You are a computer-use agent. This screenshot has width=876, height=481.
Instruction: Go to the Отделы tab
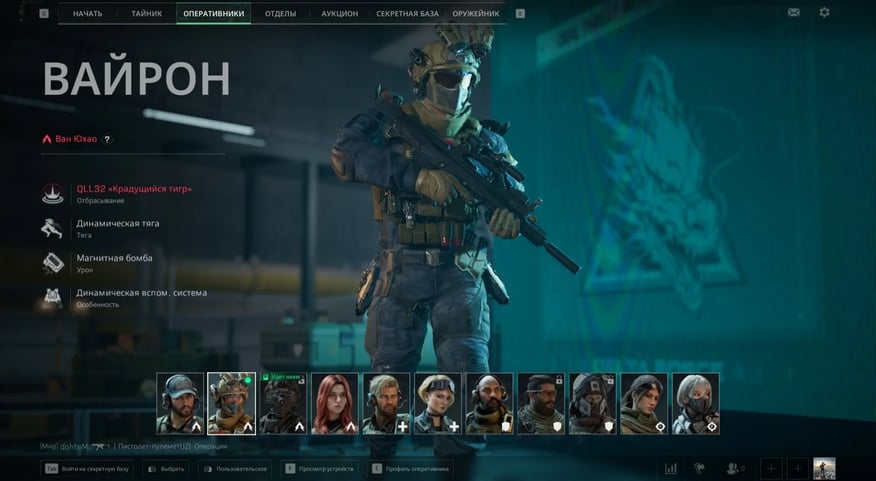pyautogui.click(x=280, y=13)
